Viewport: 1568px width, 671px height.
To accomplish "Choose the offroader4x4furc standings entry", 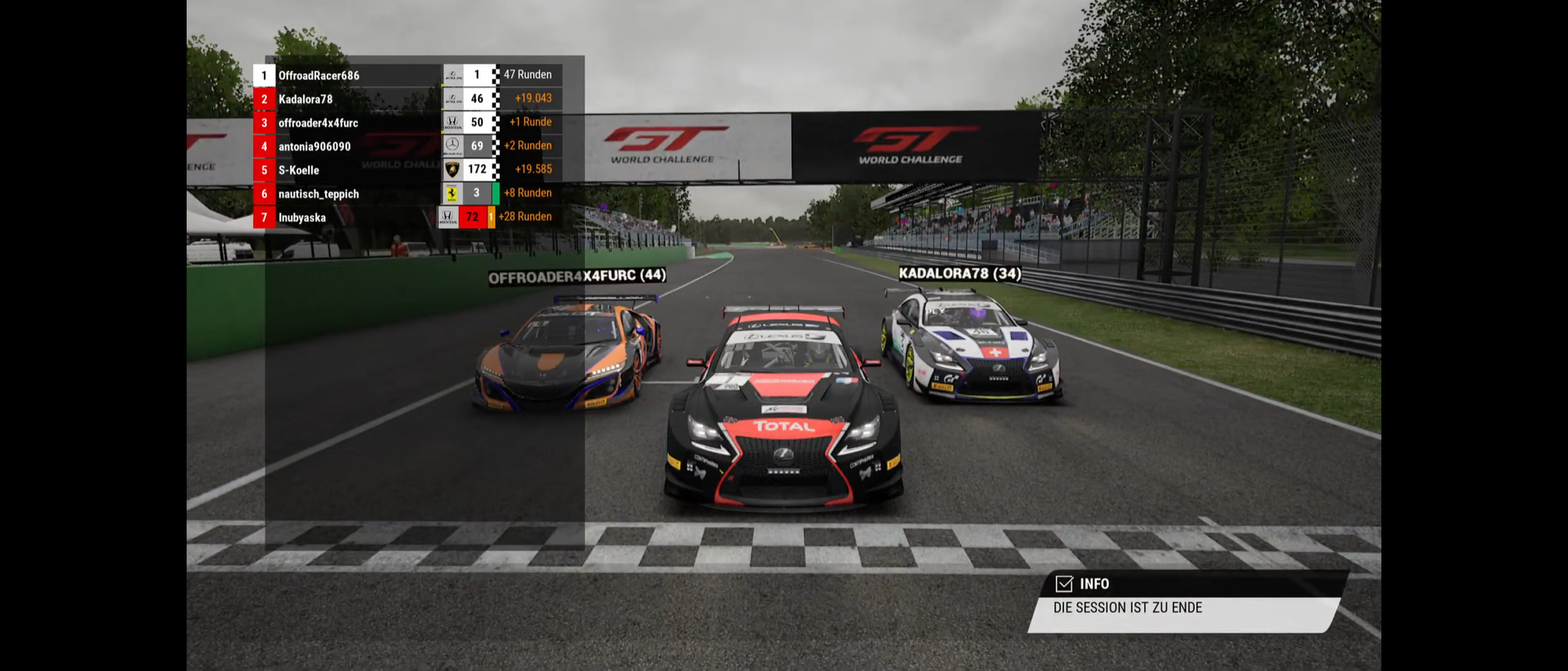I will click(318, 122).
